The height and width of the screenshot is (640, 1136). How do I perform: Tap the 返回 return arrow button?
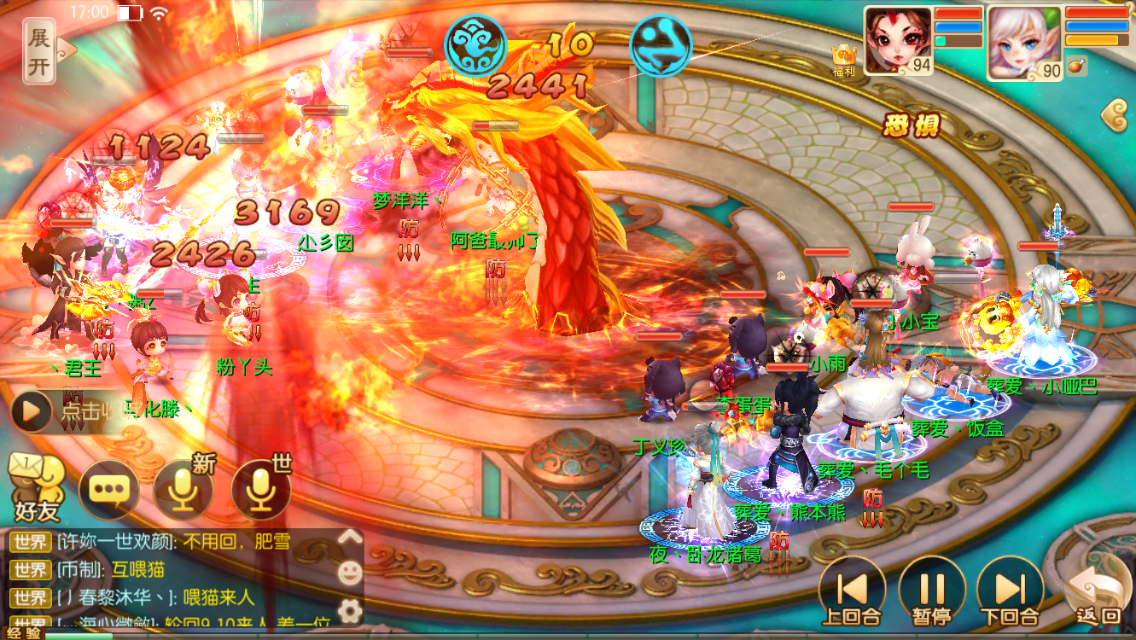pos(1096,594)
